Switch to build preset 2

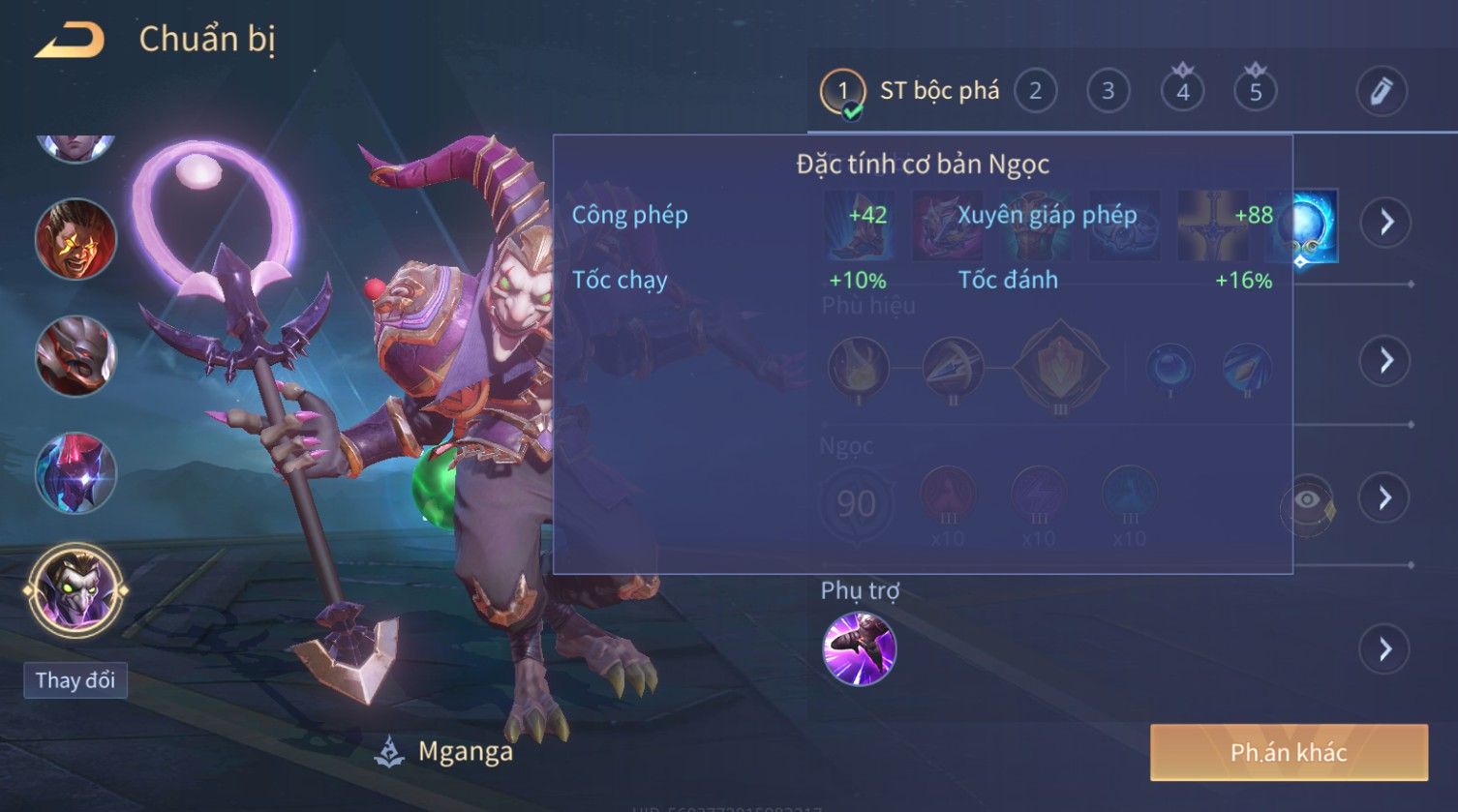1035,92
